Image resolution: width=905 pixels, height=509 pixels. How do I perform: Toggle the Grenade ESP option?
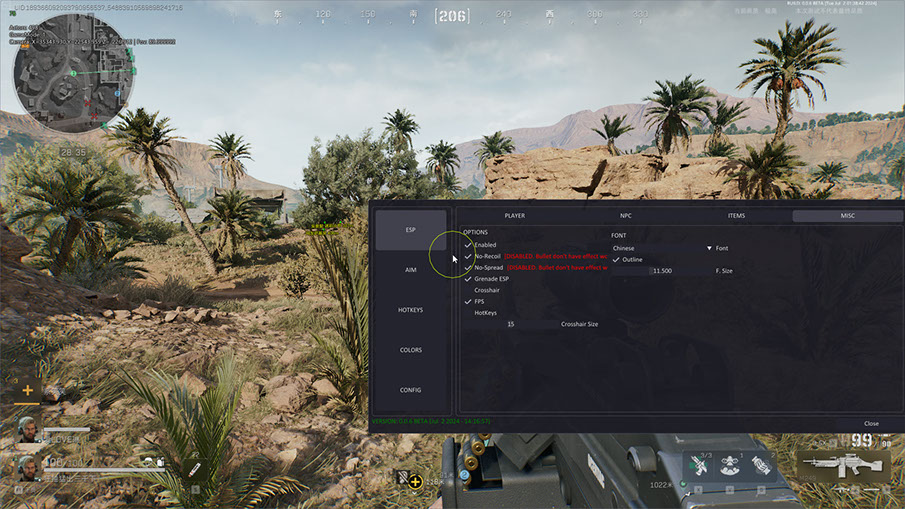pyautogui.click(x=468, y=279)
